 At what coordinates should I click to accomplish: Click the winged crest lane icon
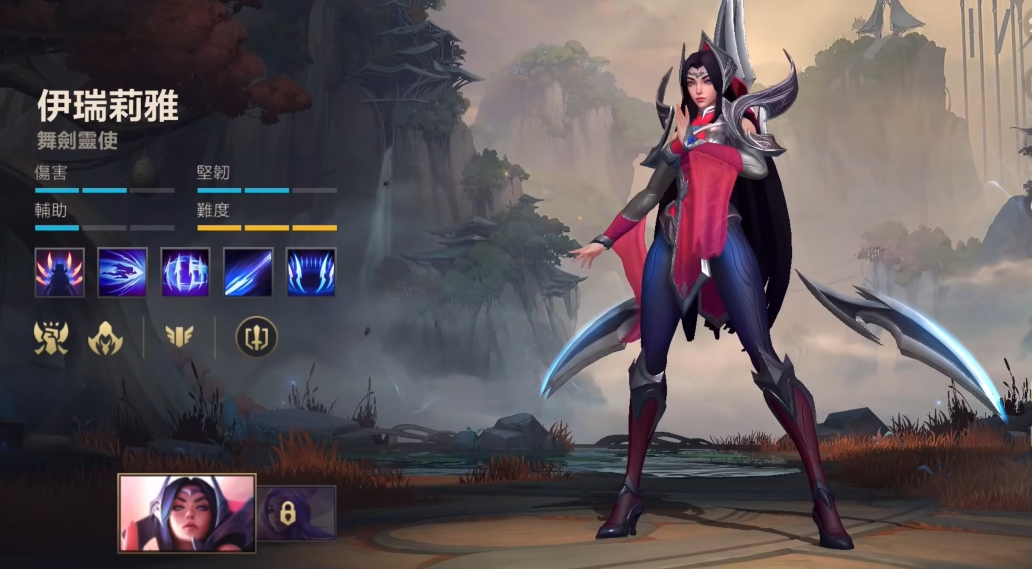(x=179, y=338)
